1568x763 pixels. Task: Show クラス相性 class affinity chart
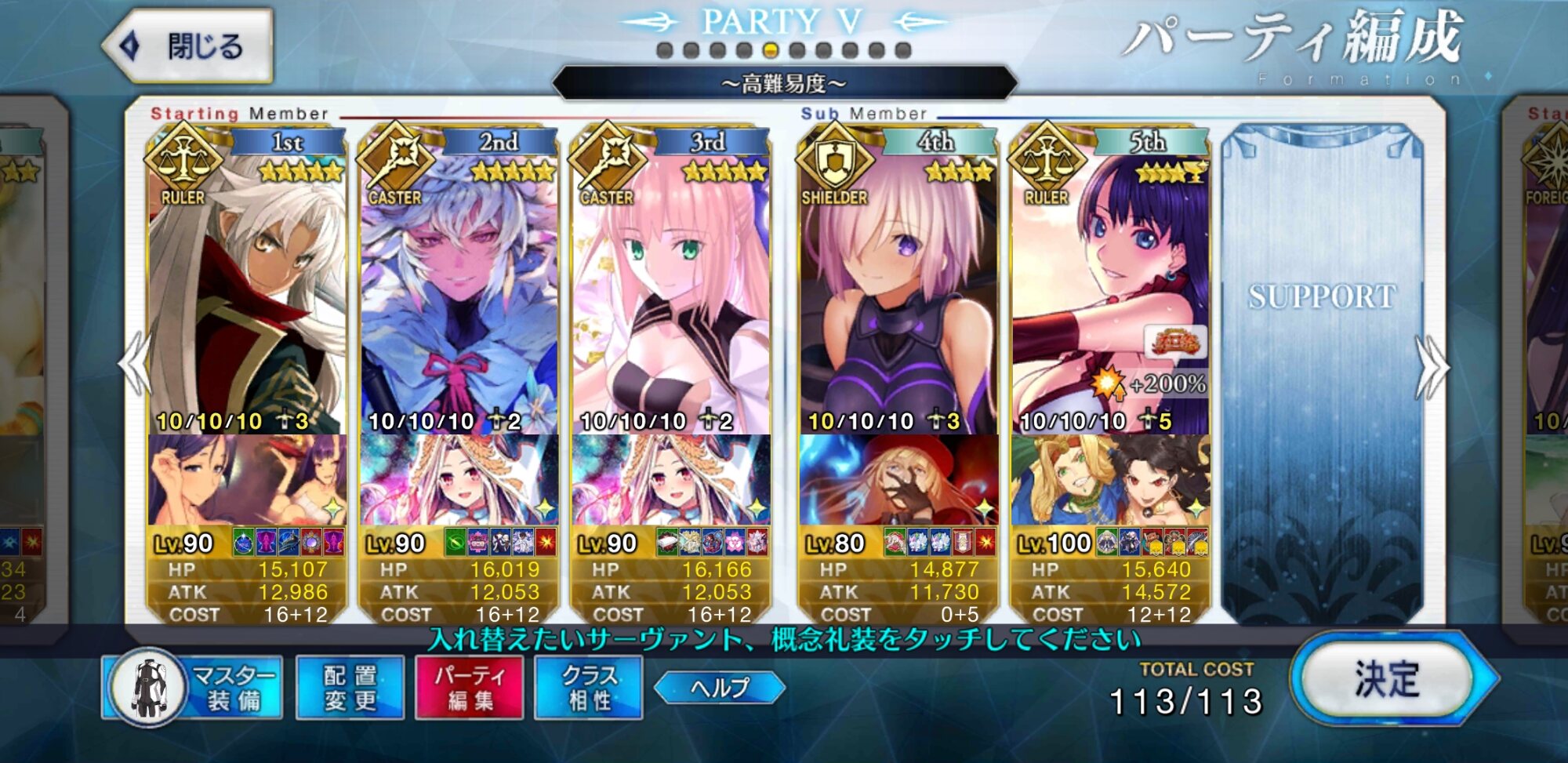tap(588, 688)
